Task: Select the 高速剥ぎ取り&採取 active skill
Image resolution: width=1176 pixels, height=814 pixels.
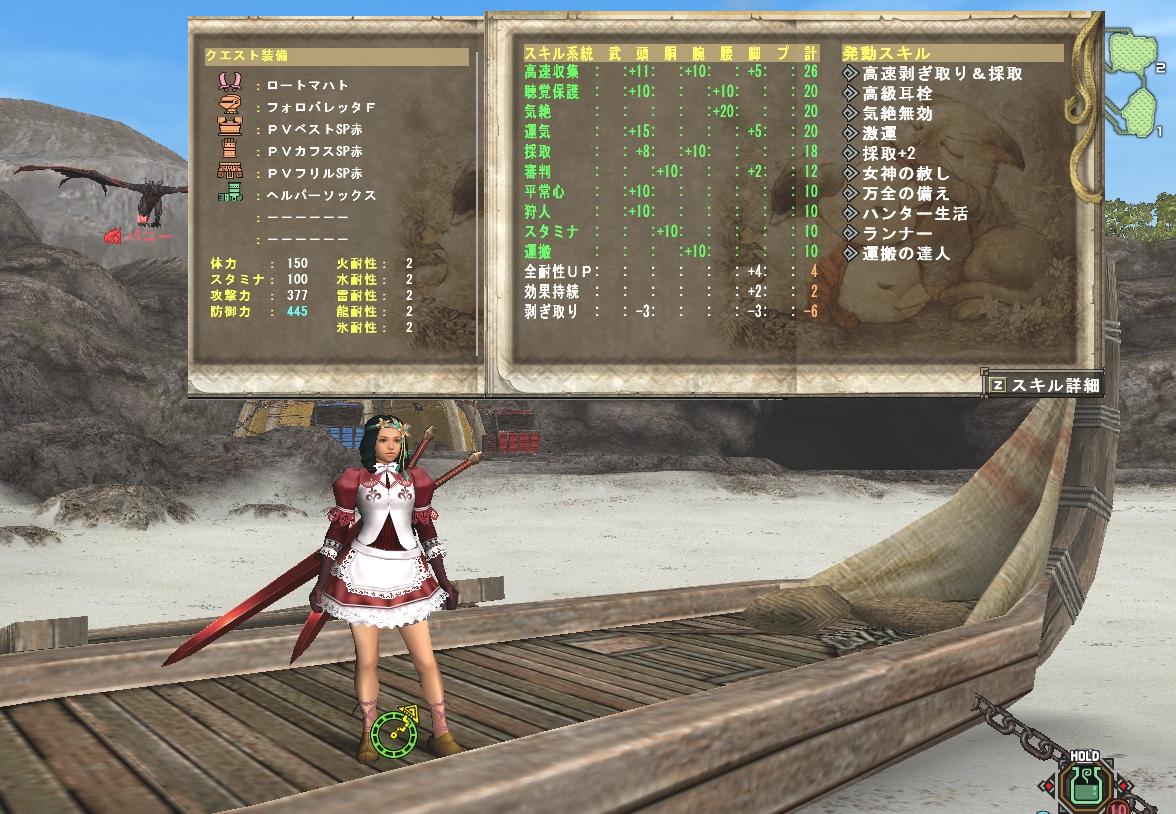Action: pyautogui.click(x=942, y=73)
